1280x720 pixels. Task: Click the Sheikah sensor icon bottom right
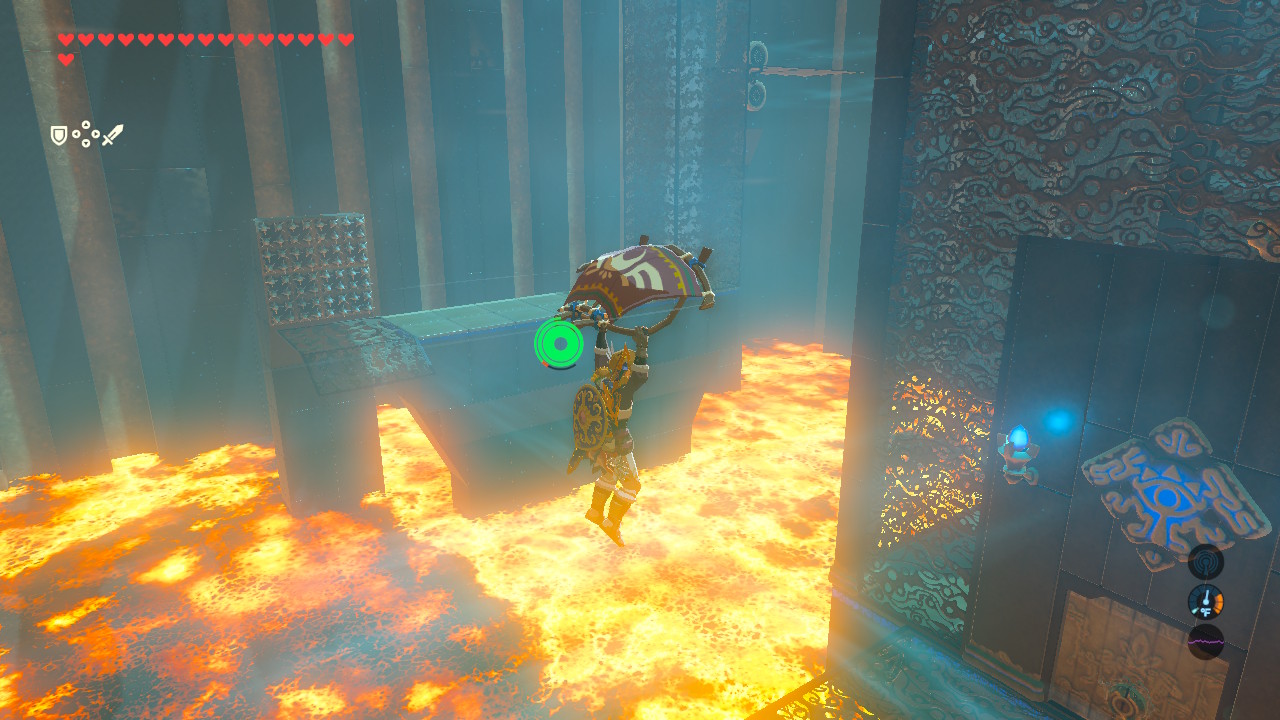(x=1207, y=561)
